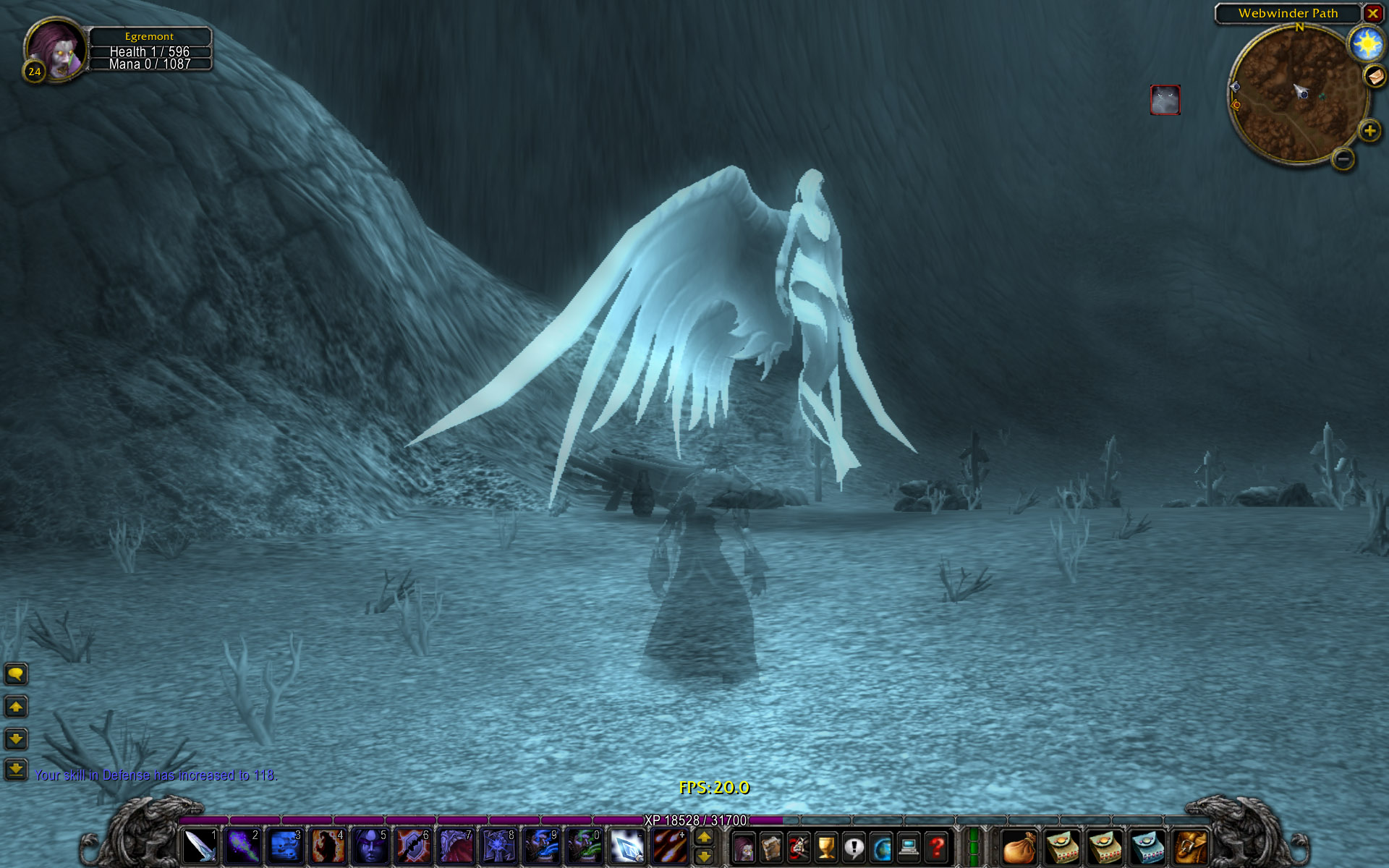Click Egremont's player portrait
The height and width of the screenshot is (868, 1389).
click(x=56, y=49)
